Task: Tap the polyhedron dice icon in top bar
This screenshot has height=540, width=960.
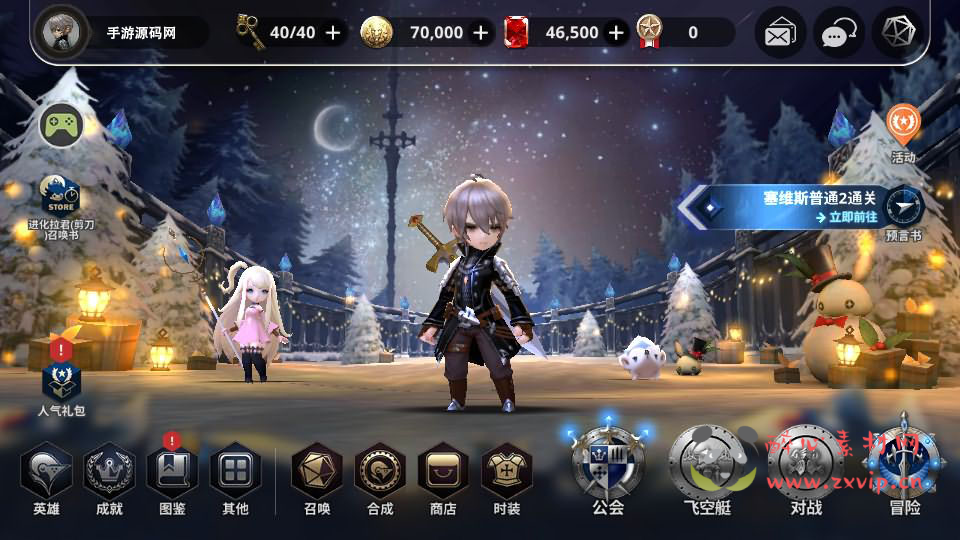Action: point(897,32)
